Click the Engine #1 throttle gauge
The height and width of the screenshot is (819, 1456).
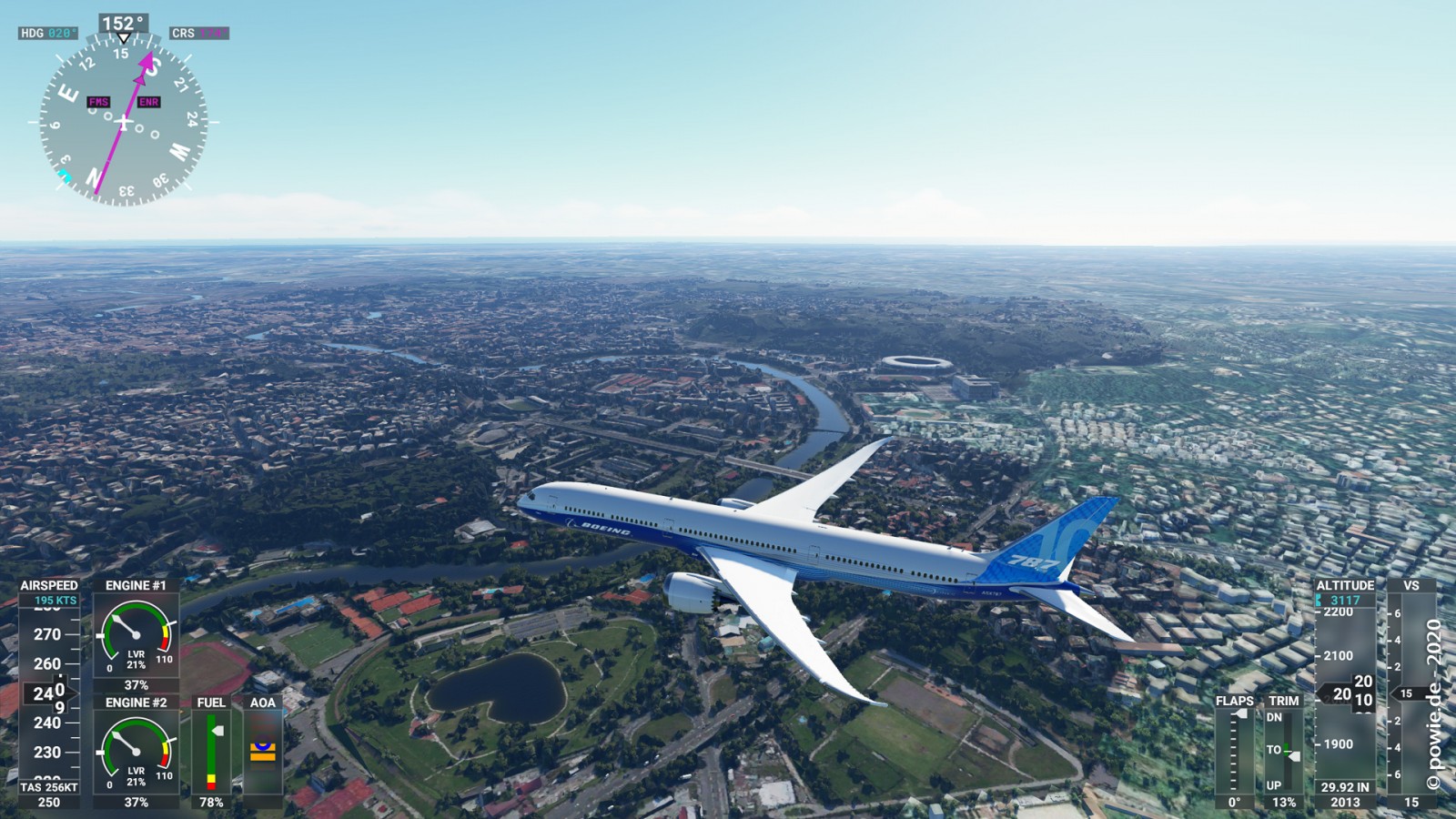(x=136, y=634)
